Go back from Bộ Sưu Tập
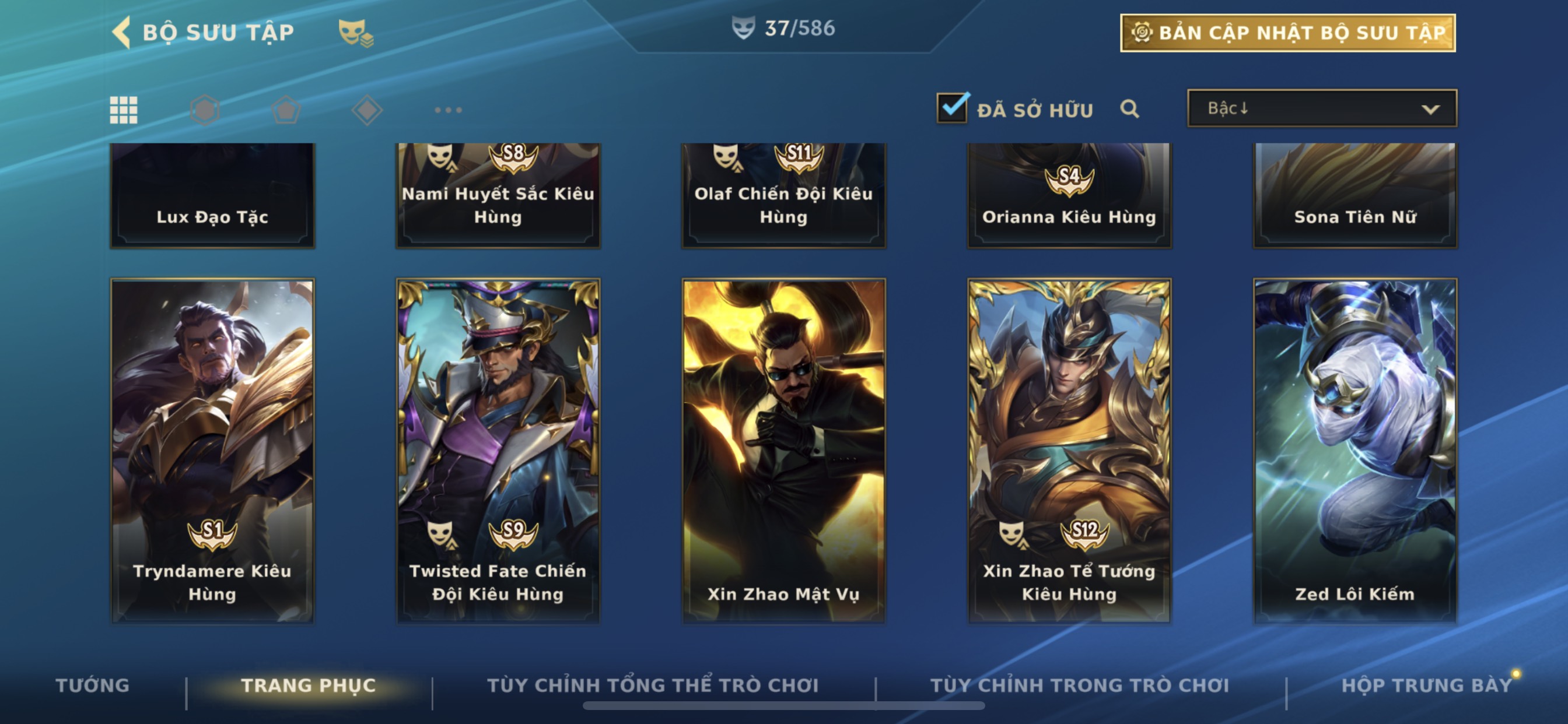1568x724 pixels. [123, 32]
